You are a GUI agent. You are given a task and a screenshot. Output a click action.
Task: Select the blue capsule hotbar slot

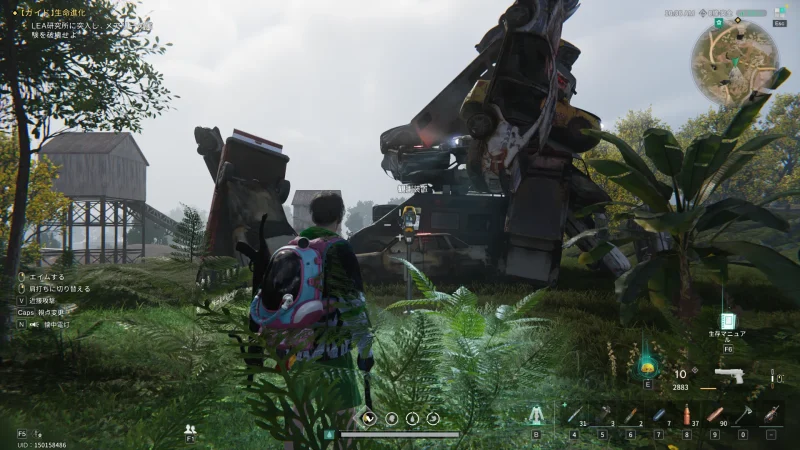(658, 414)
